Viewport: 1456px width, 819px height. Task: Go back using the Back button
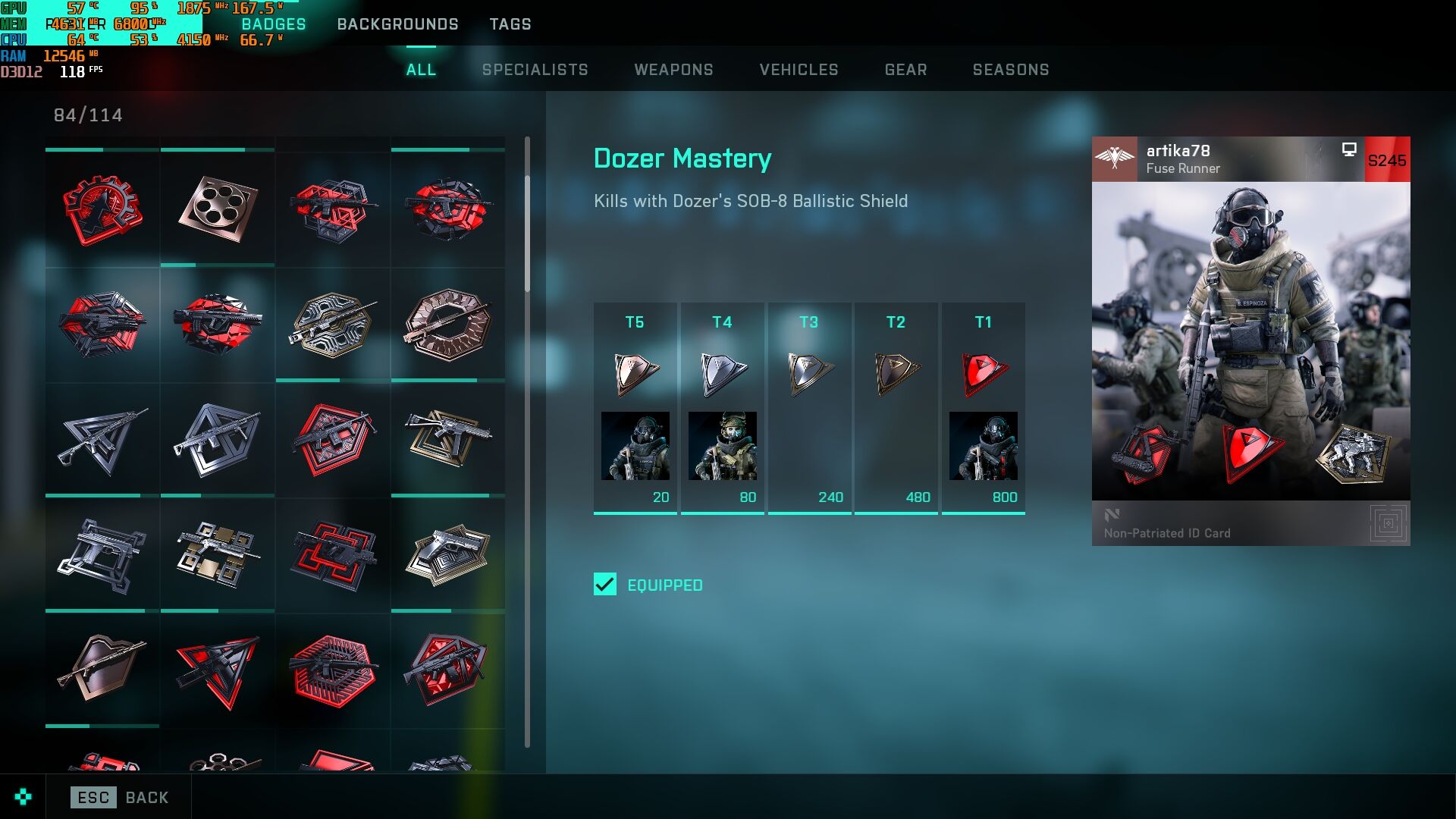120,797
